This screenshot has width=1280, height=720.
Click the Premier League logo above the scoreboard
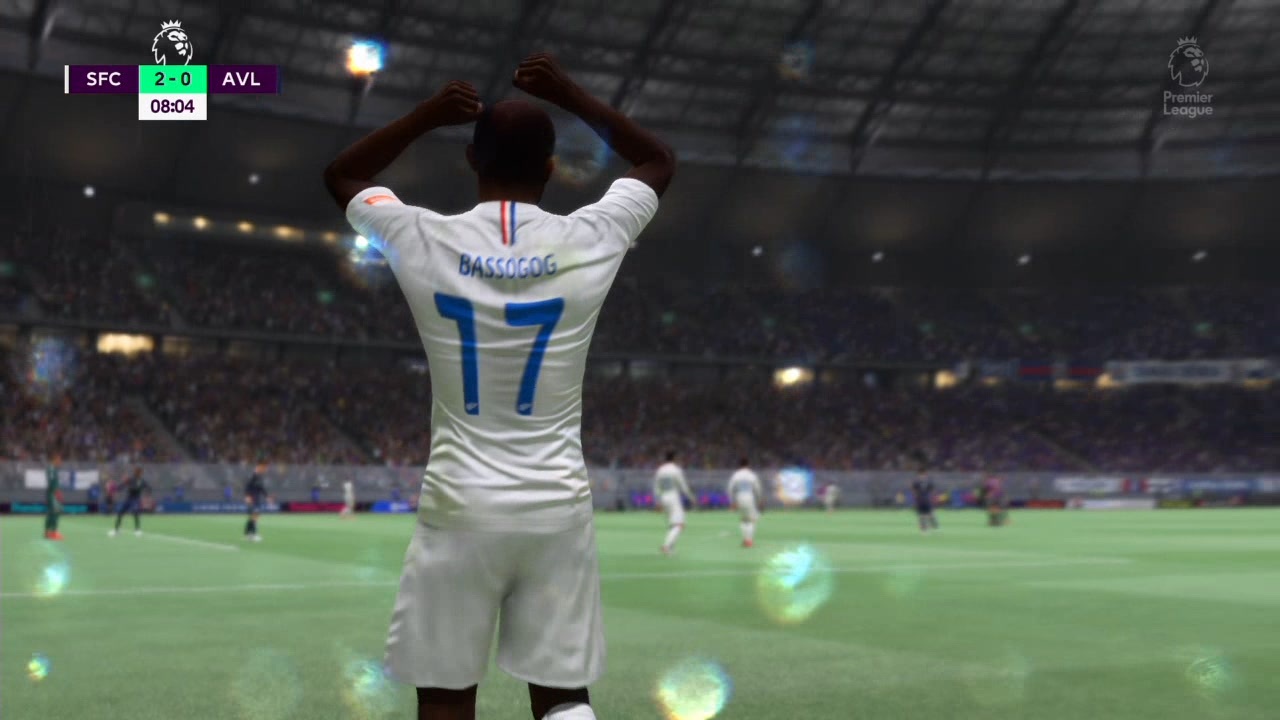(171, 42)
